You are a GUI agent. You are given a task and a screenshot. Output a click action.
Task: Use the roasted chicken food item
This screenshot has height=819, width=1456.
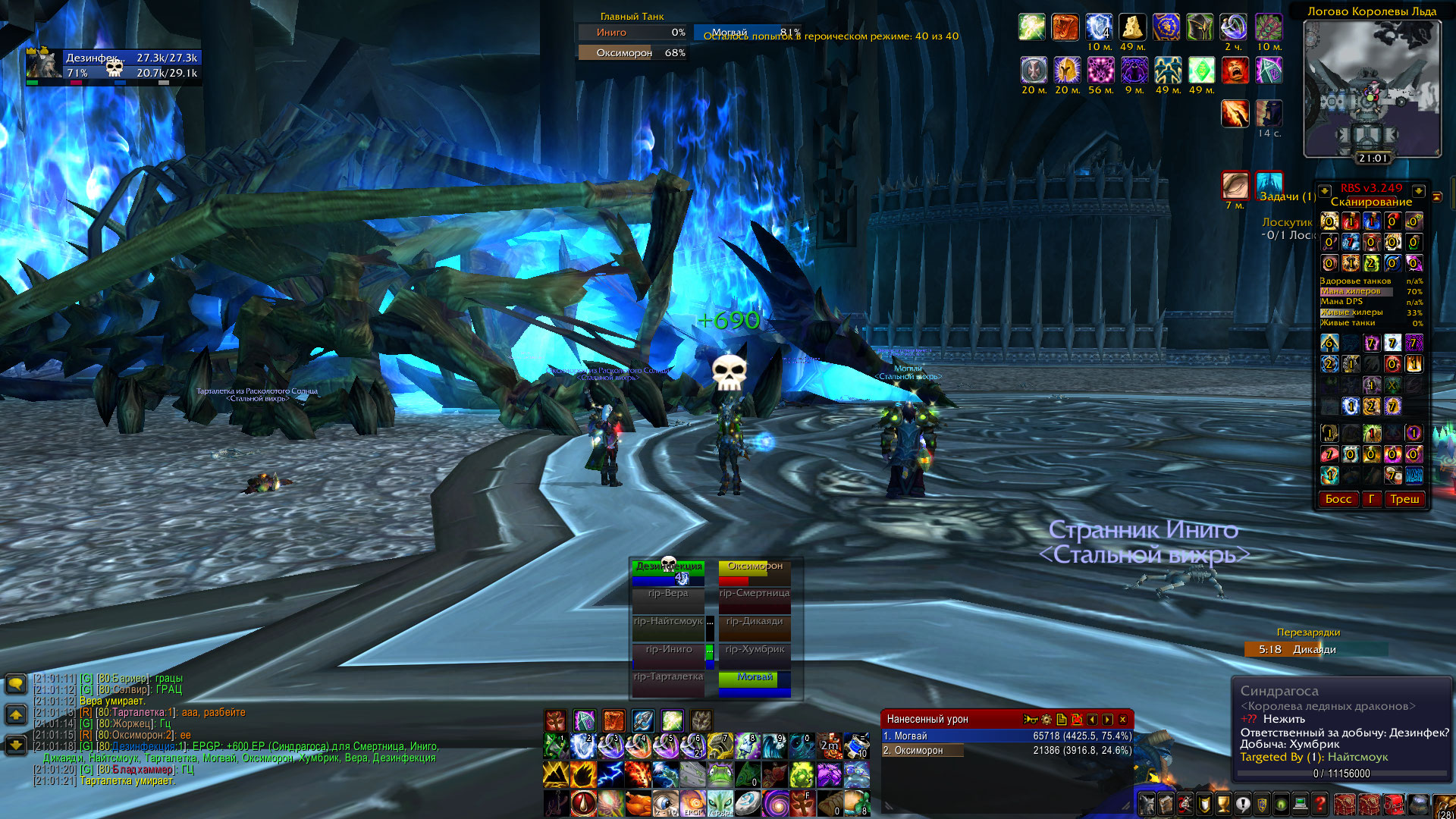(x=639, y=803)
